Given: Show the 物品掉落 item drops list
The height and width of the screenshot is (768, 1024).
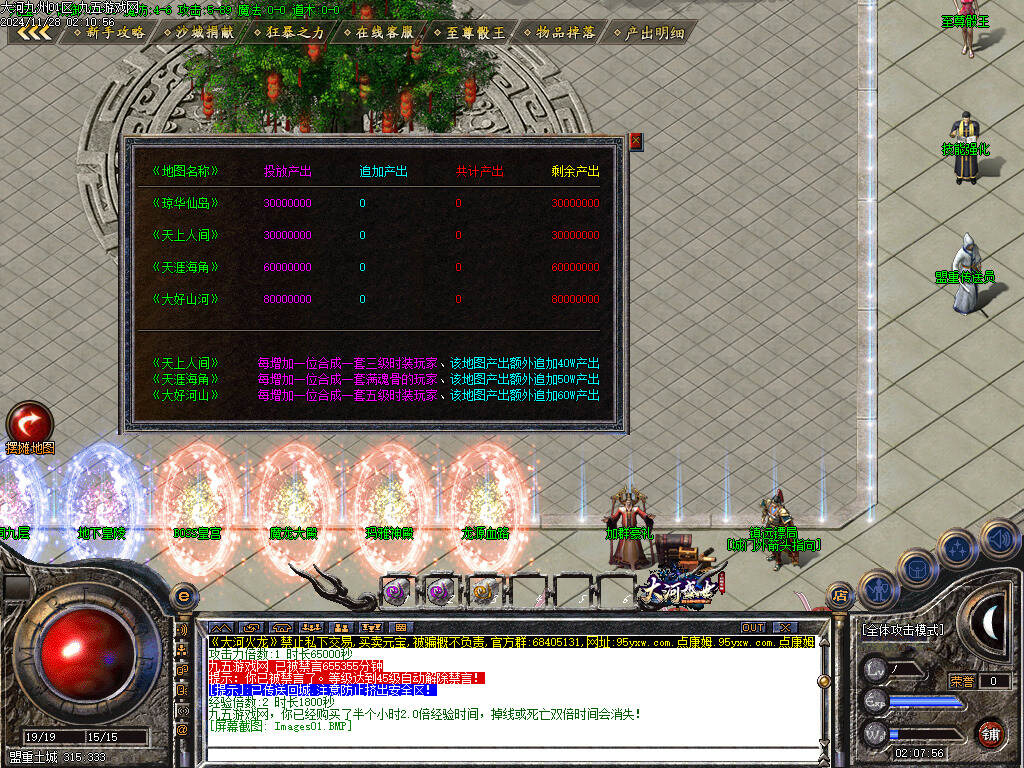Looking at the screenshot, I should [x=558, y=32].
